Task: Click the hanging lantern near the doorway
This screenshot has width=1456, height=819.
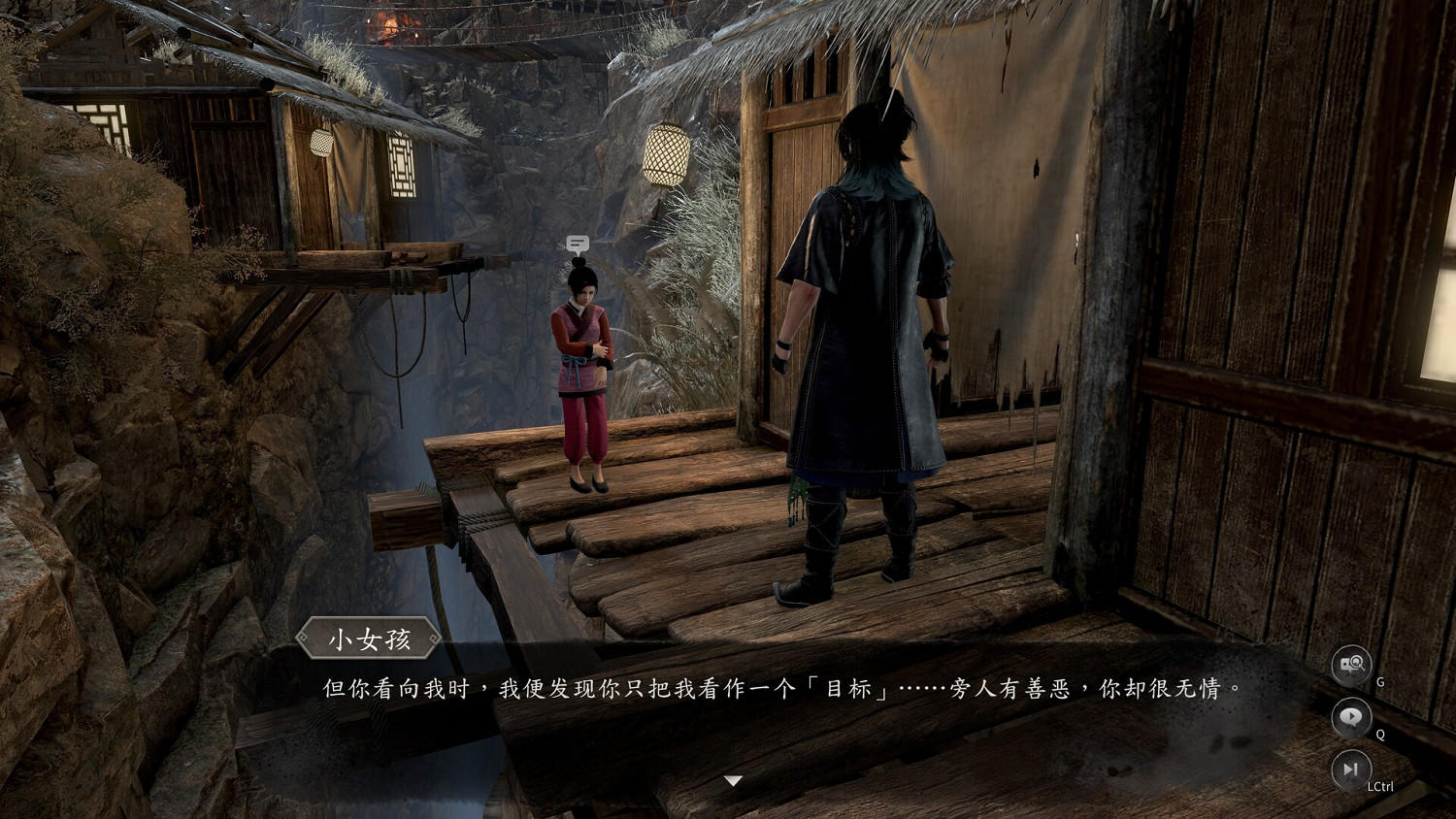Action: 667,155
